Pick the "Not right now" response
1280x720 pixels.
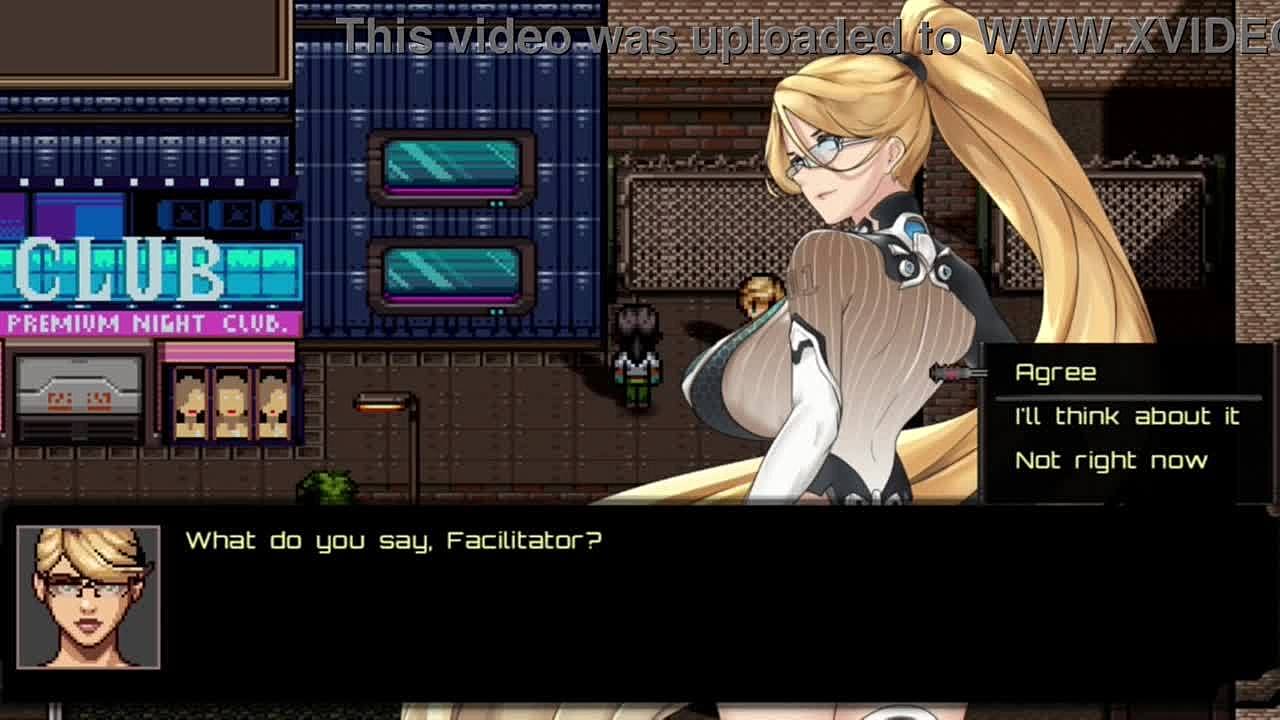coord(1111,461)
